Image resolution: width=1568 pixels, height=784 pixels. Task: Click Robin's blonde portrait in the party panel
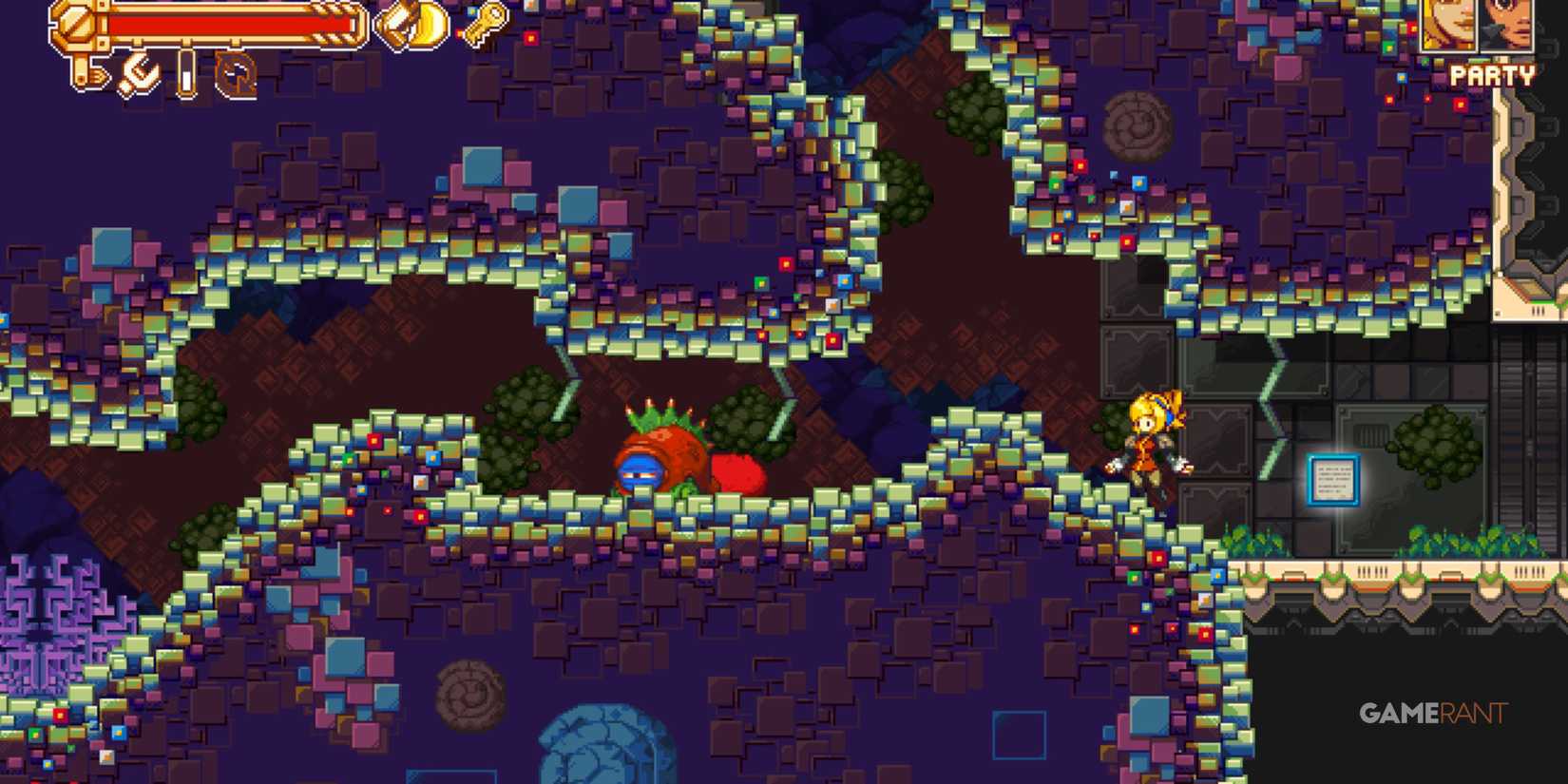click(x=1447, y=26)
